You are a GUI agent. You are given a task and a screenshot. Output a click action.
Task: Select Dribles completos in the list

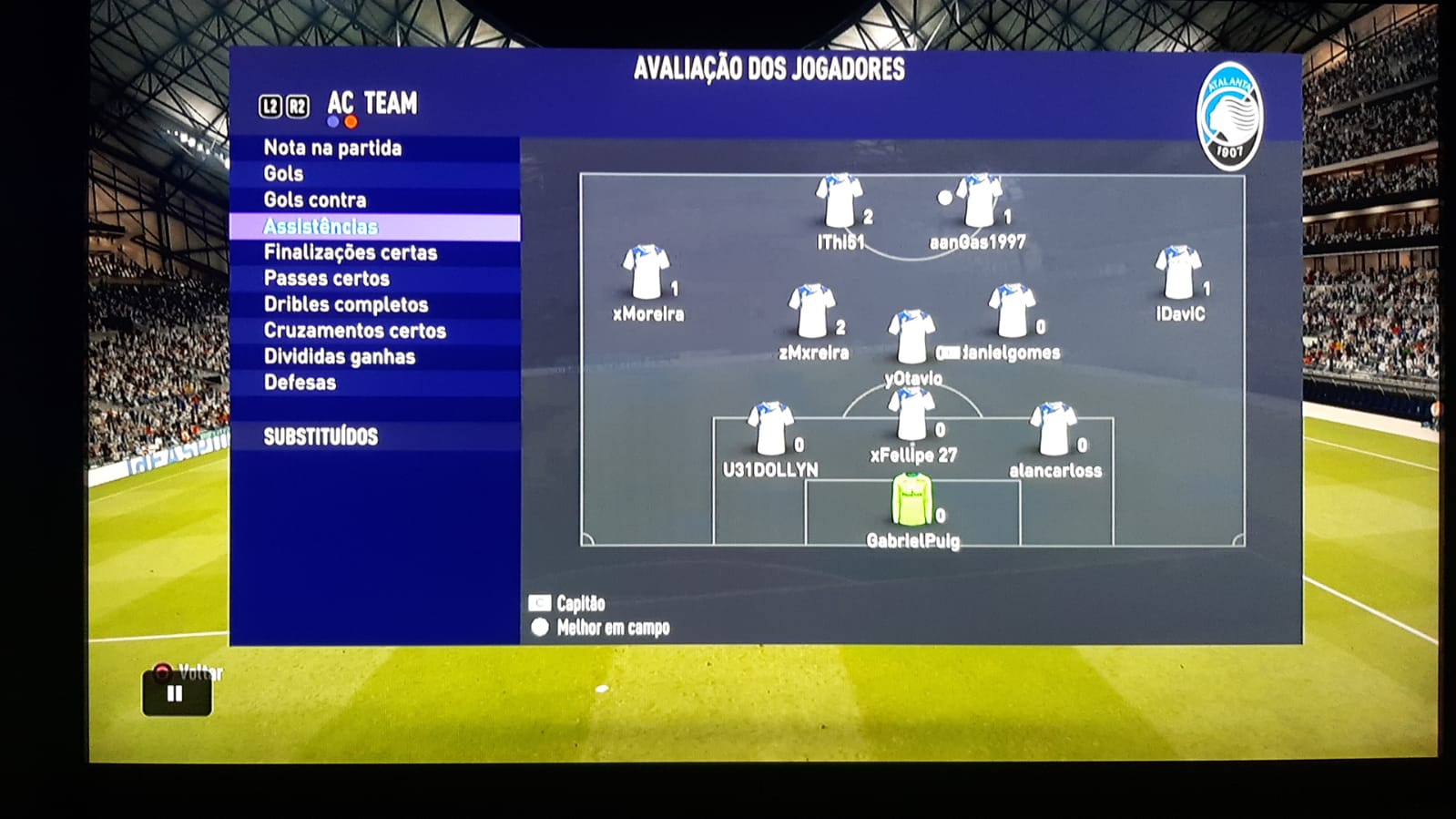[x=346, y=304]
